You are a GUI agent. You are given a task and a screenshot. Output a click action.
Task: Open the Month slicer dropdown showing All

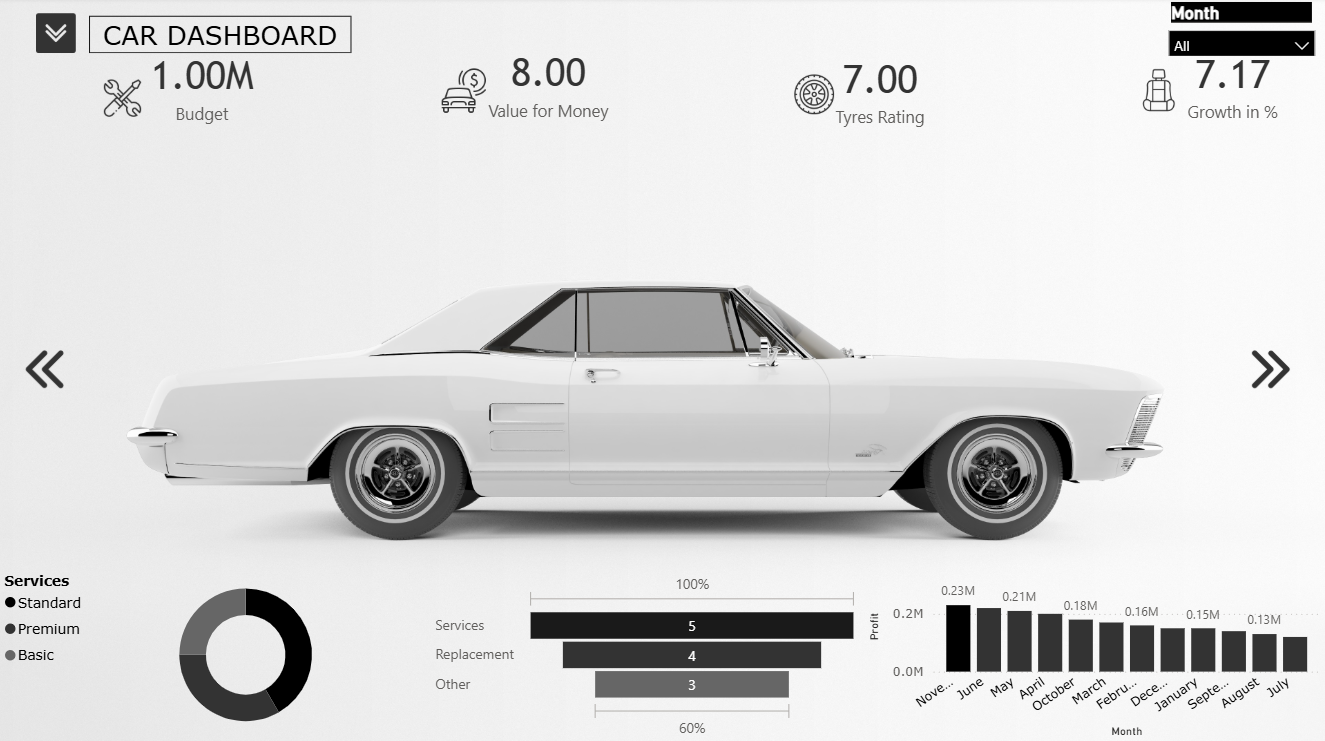(x=1240, y=44)
